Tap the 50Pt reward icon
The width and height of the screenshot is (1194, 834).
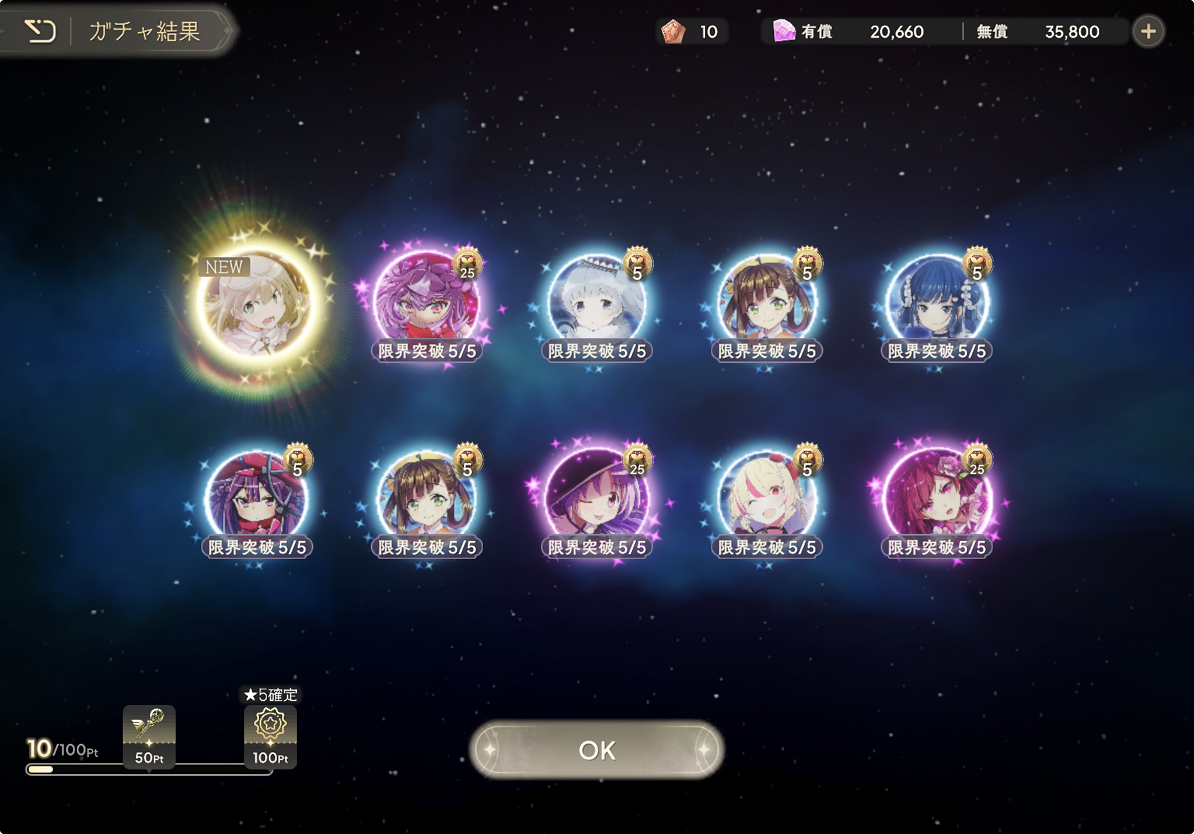point(149,736)
